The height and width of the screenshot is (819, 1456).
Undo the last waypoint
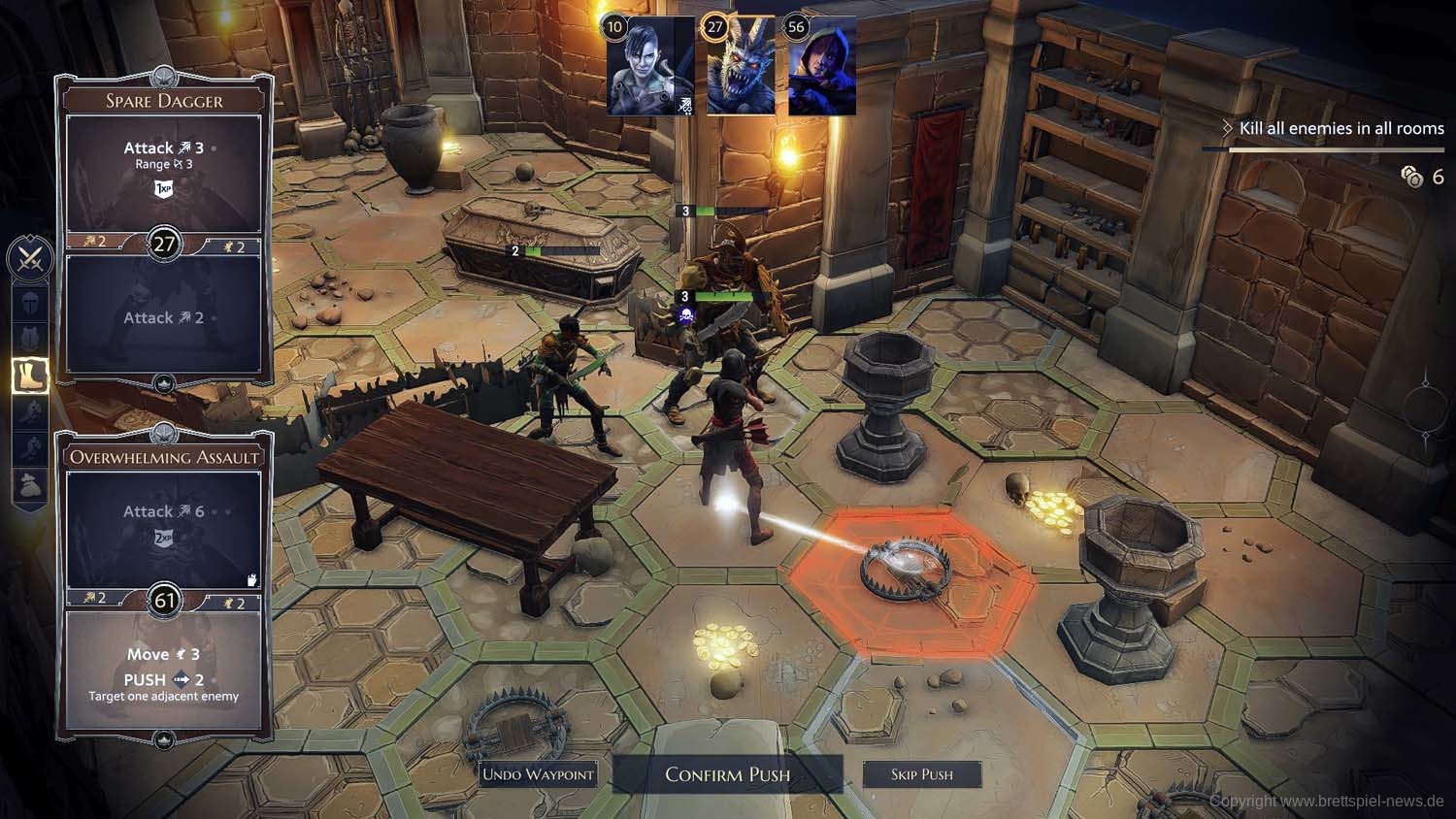(538, 774)
